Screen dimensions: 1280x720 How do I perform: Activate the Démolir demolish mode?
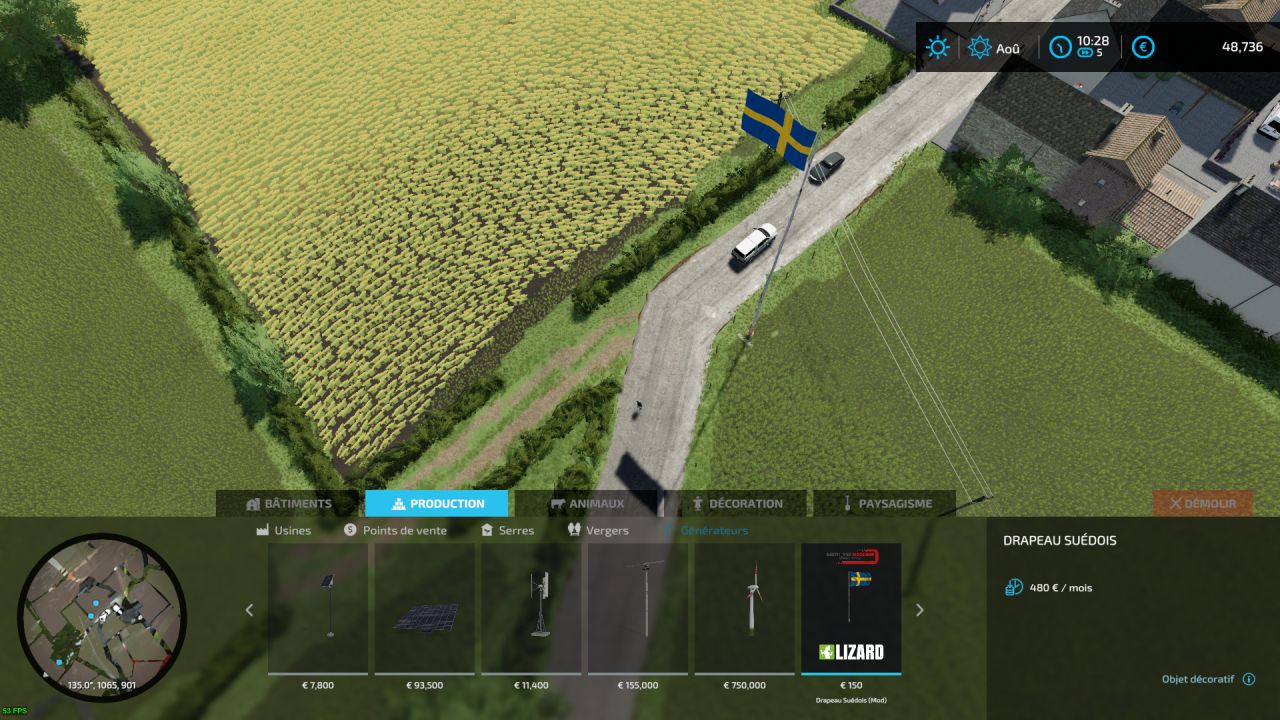coord(1203,503)
